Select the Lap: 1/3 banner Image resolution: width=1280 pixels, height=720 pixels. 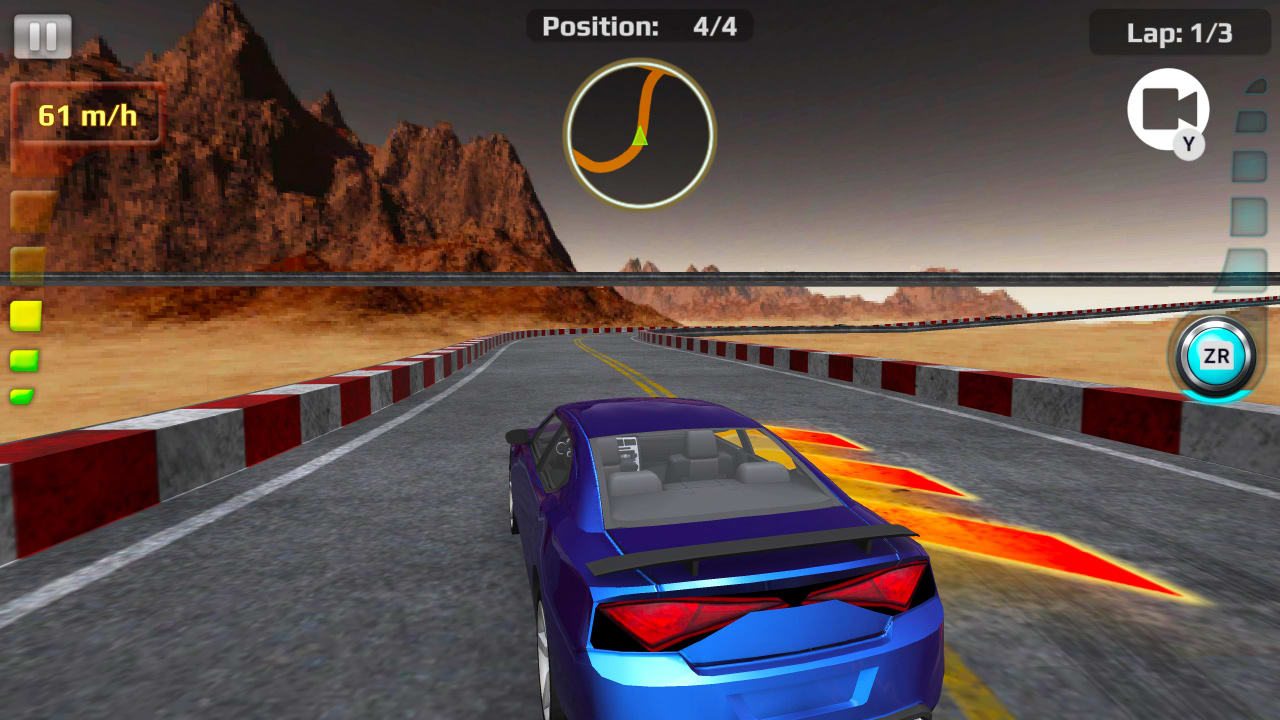click(x=1178, y=32)
